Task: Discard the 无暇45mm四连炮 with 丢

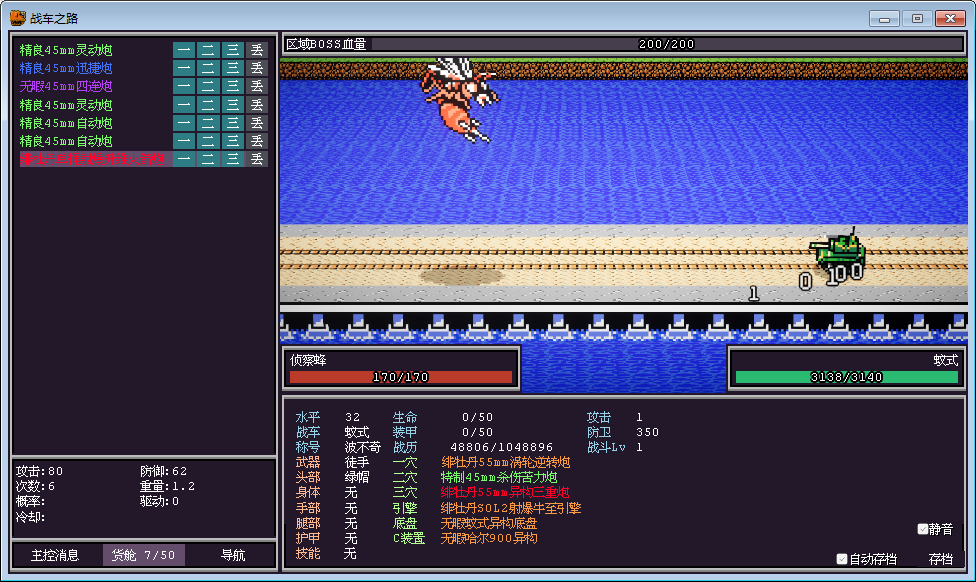Action: pyautogui.click(x=257, y=86)
